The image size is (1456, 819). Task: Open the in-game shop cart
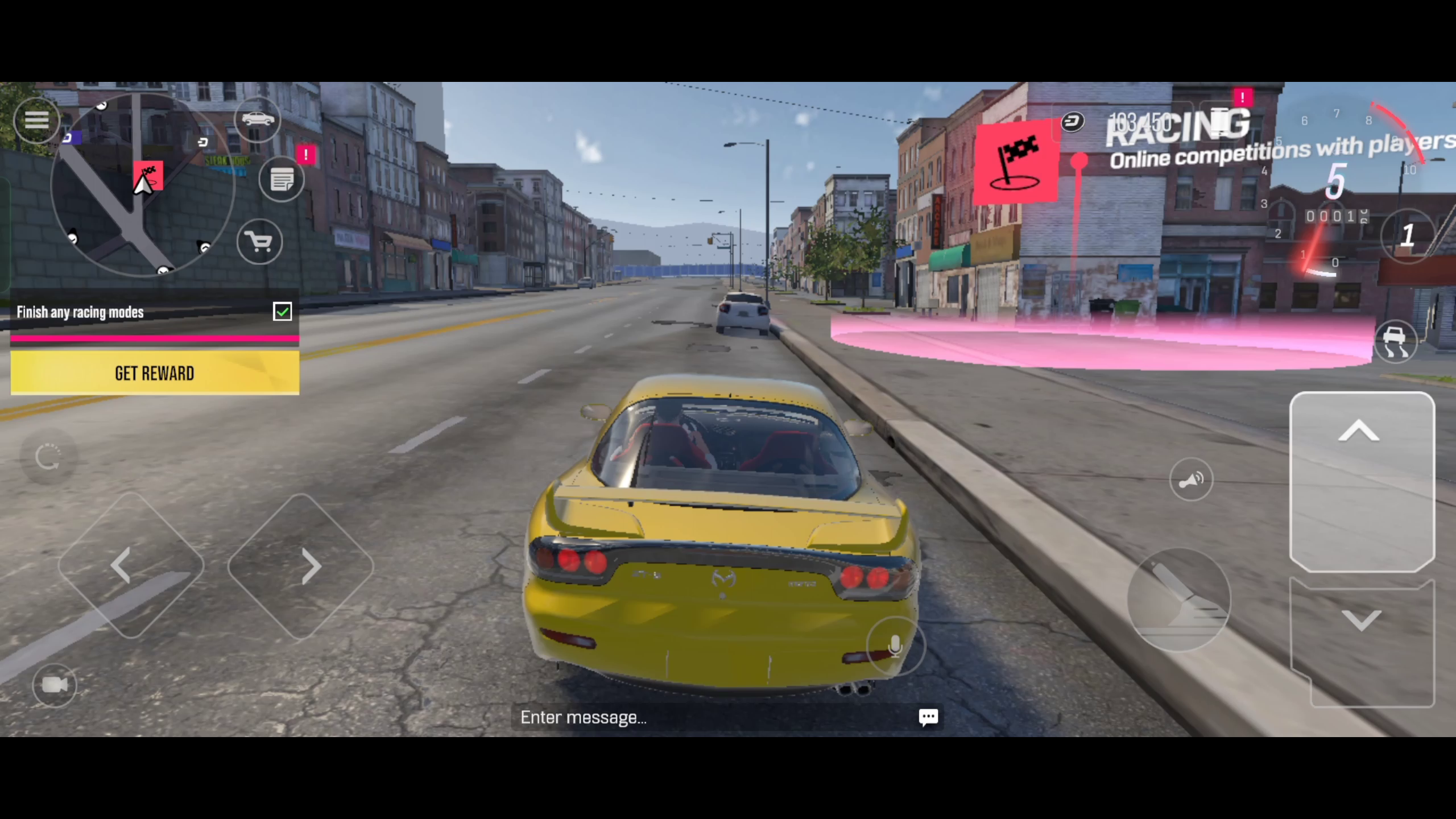[x=259, y=242]
